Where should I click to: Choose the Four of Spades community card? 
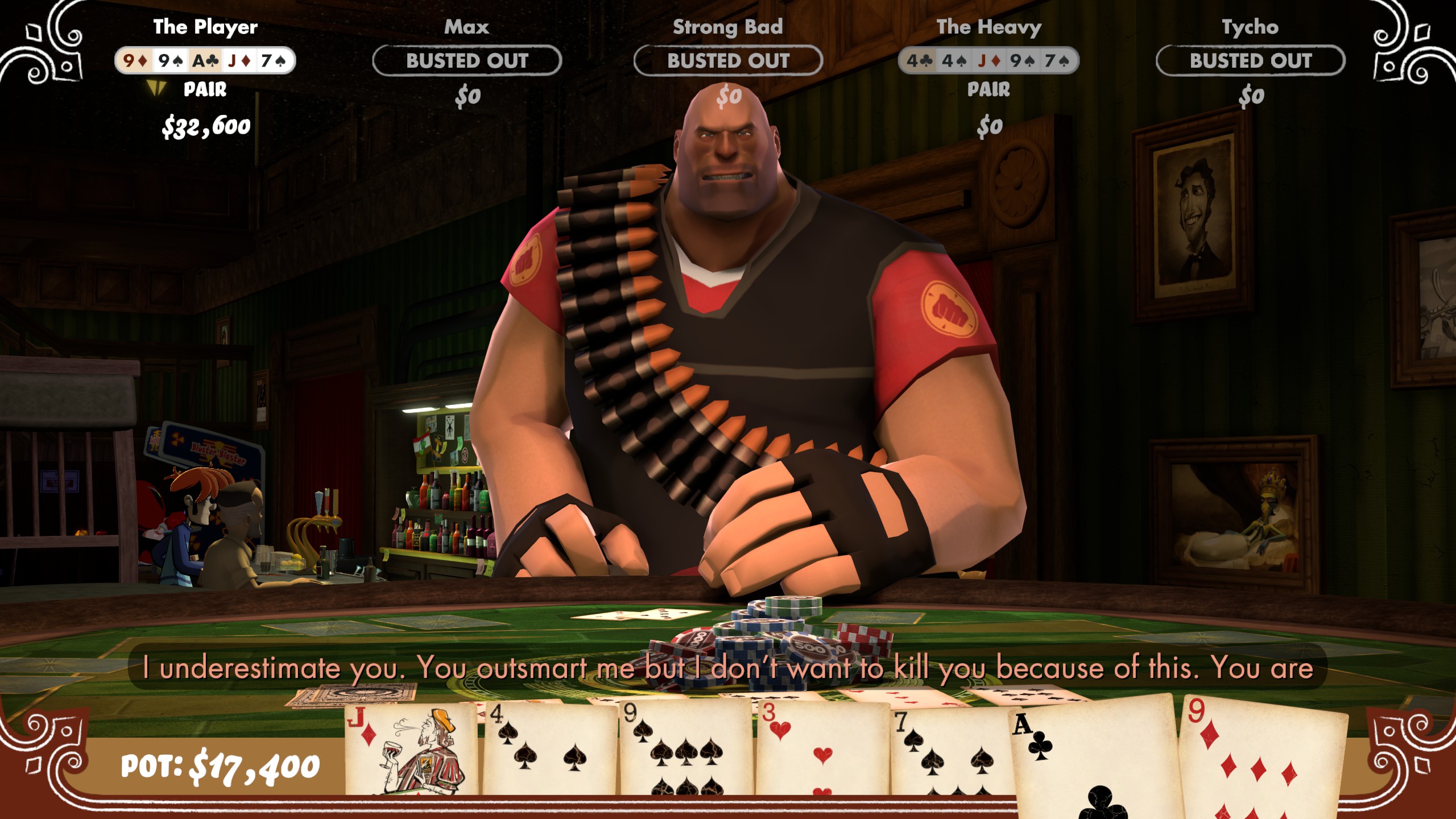click(x=549, y=751)
